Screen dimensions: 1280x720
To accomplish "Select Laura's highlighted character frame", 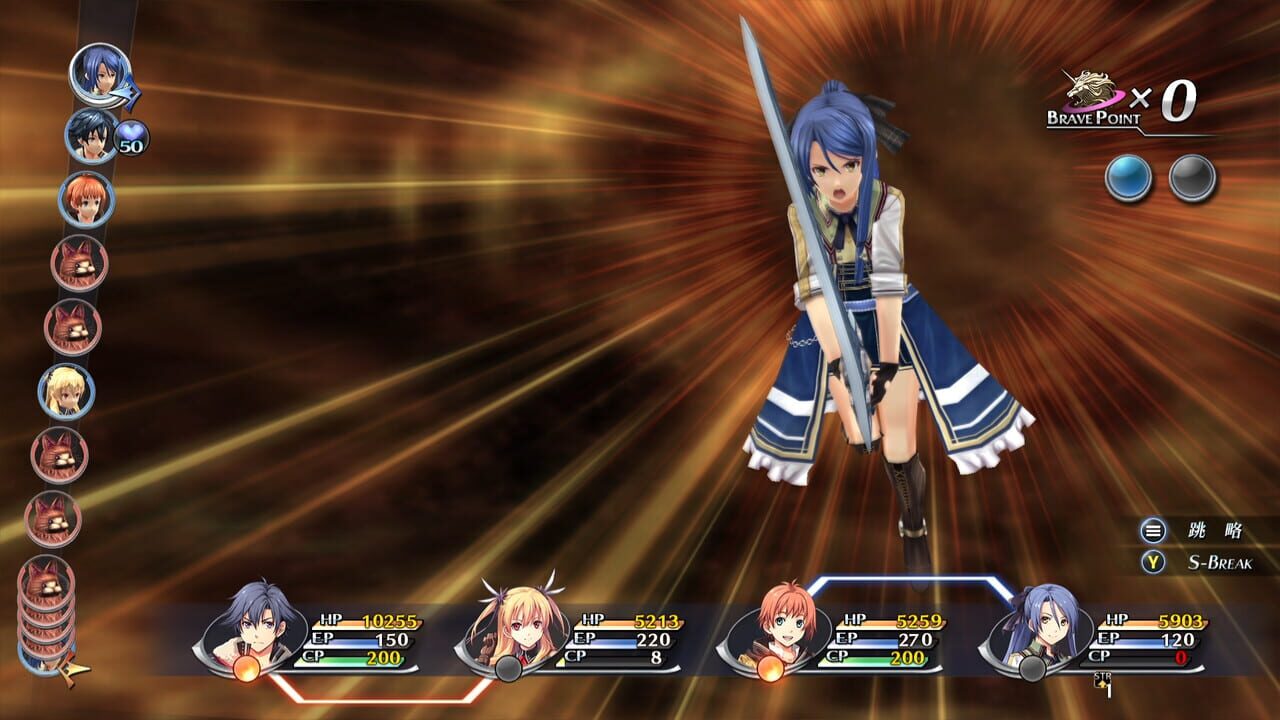I will [x=1100, y=635].
